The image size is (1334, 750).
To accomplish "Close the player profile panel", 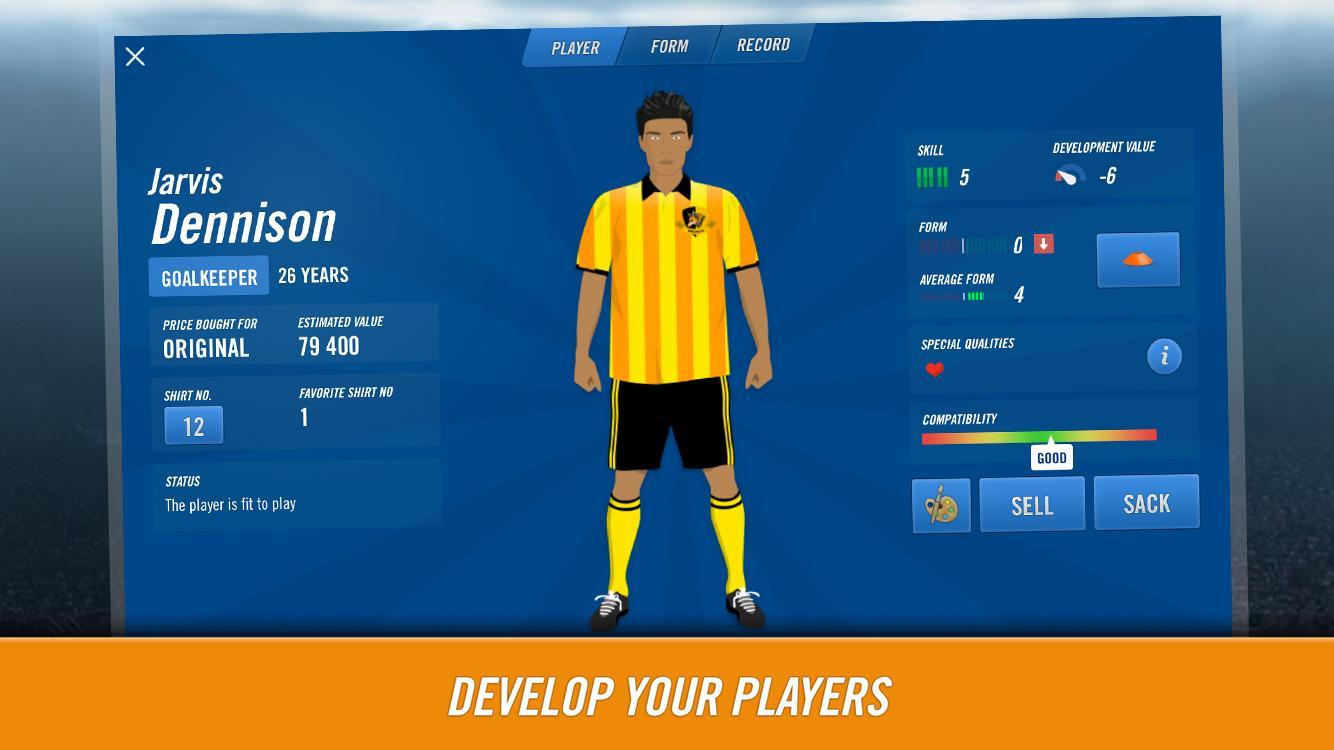I will coord(135,57).
